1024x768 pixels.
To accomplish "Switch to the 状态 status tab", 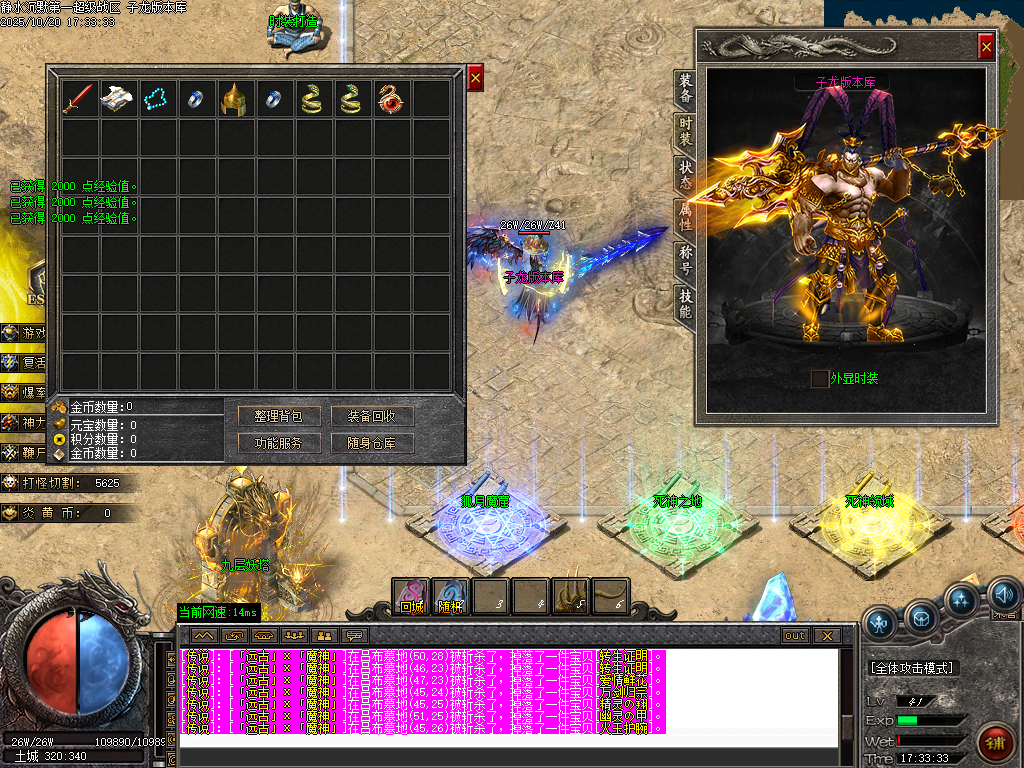I will (x=685, y=174).
